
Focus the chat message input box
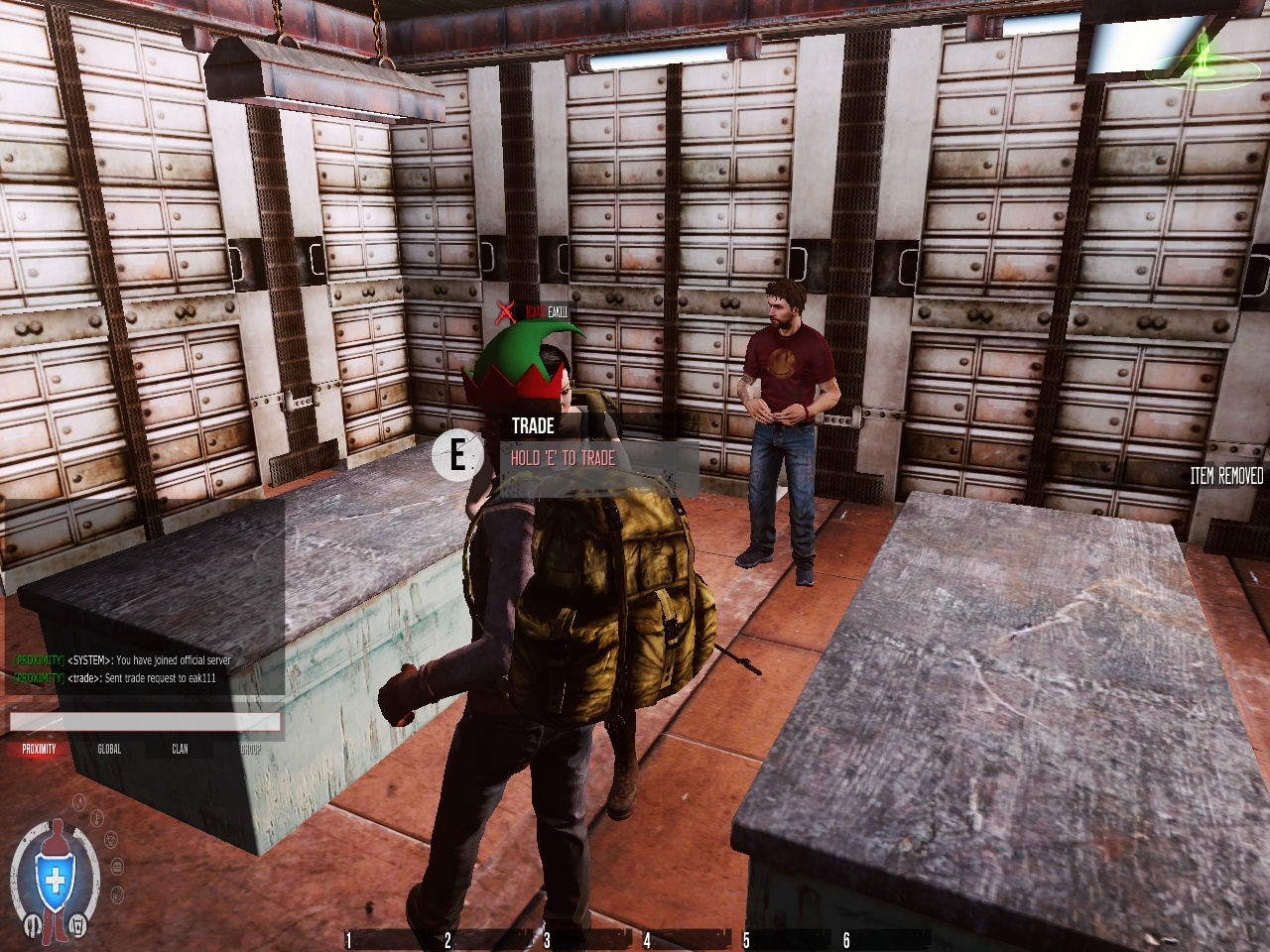(145, 722)
